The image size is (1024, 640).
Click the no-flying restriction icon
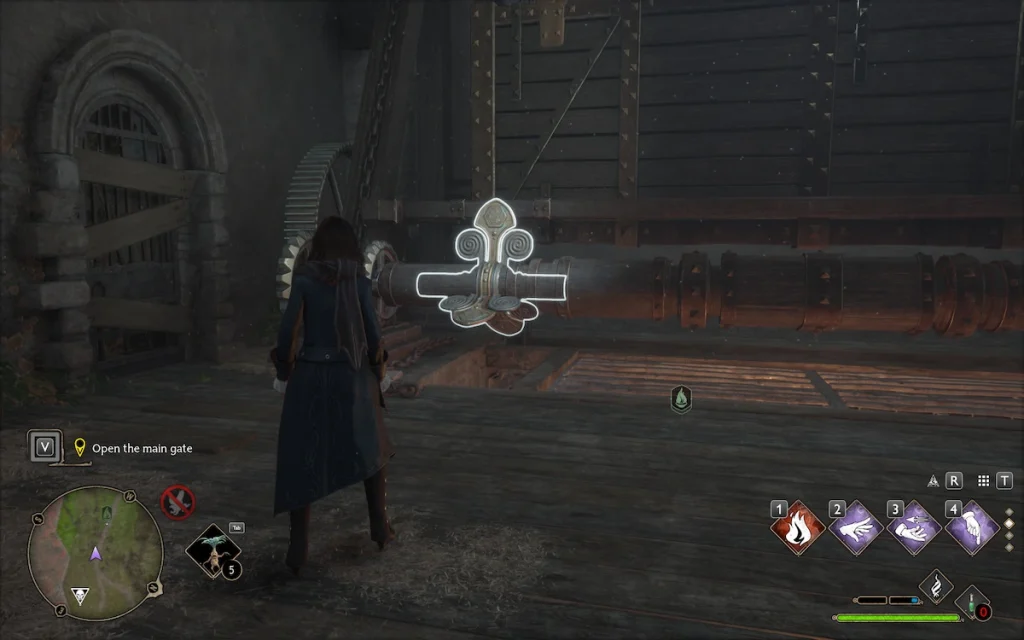click(x=178, y=503)
